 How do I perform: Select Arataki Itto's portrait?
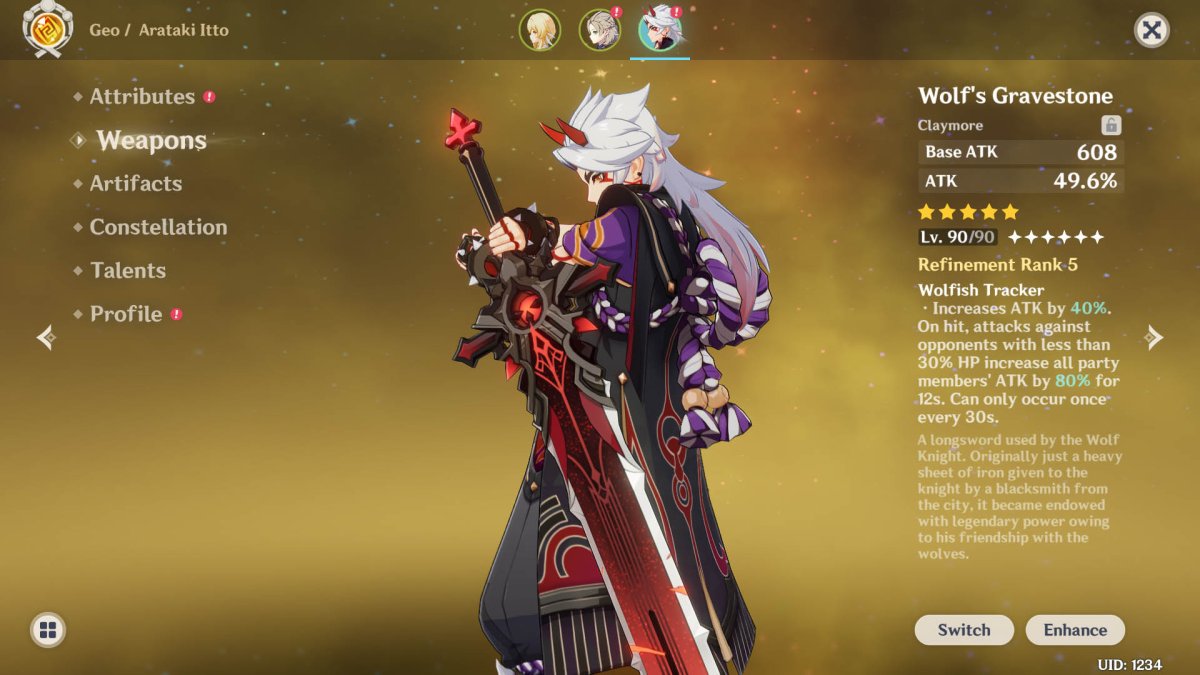tap(659, 30)
